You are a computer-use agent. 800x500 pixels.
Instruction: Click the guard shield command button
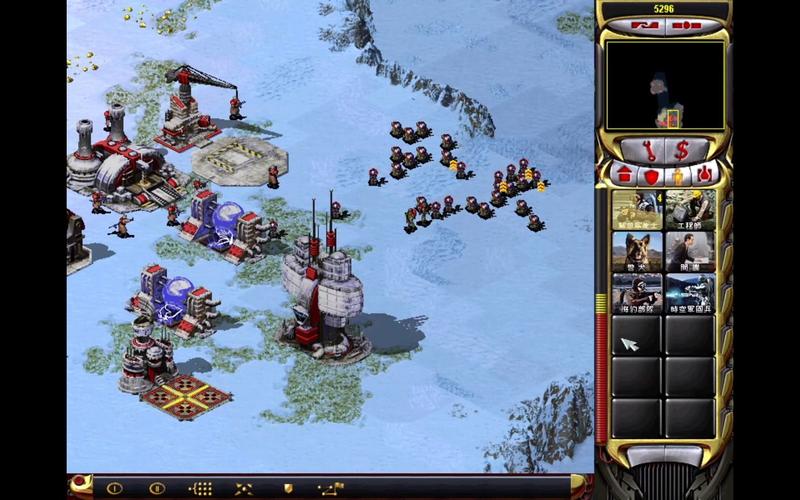click(288, 488)
